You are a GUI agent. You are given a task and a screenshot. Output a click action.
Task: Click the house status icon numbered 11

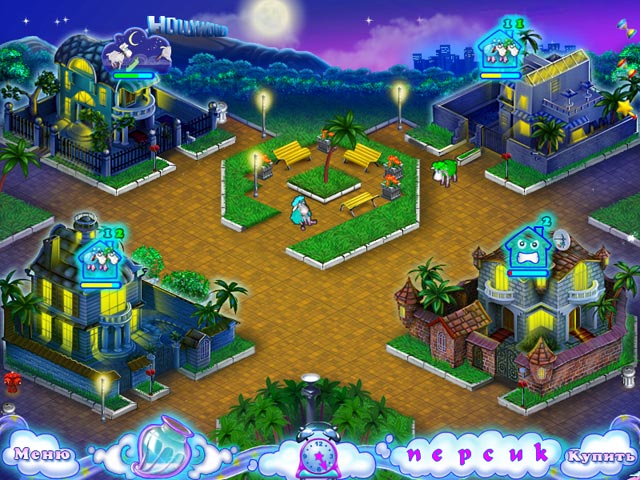click(502, 47)
